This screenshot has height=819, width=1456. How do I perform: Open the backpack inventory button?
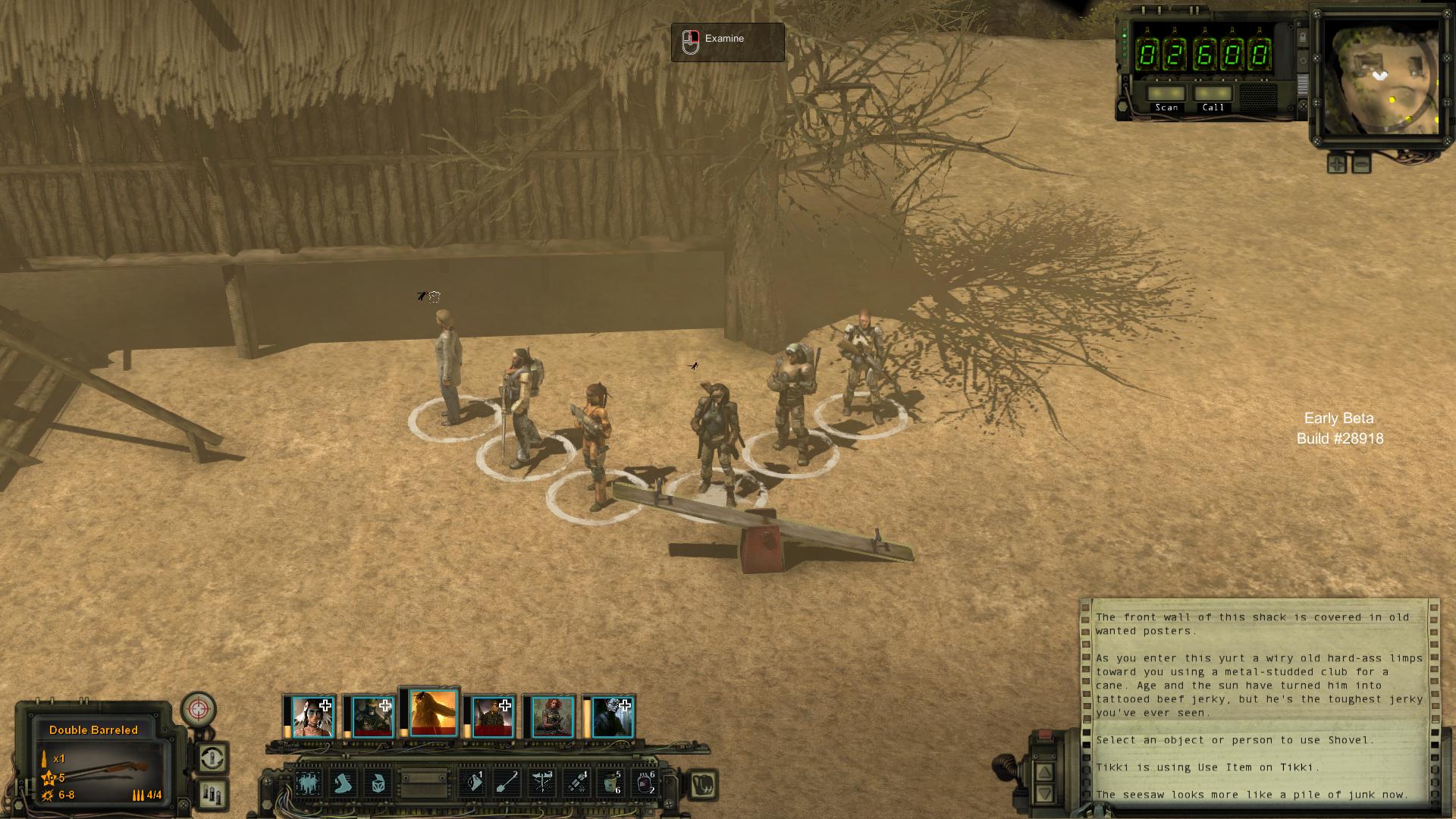[x=703, y=784]
